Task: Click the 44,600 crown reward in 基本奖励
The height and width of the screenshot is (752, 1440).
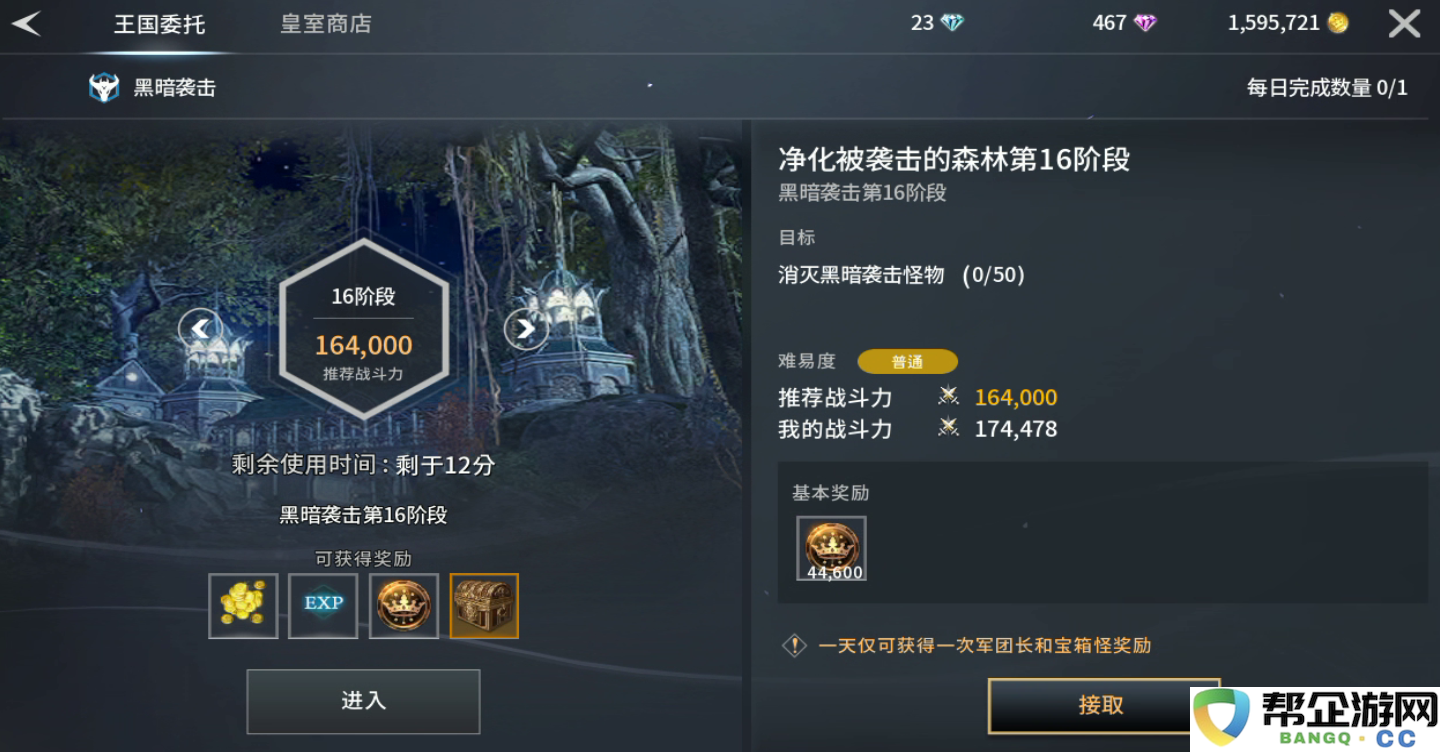Action: point(830,548)
